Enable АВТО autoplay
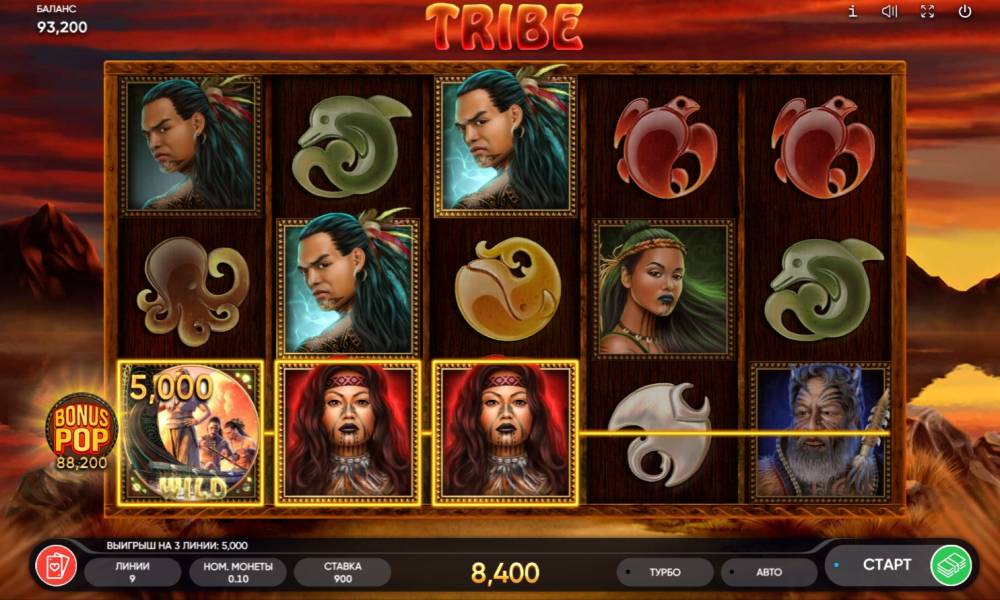 pyautogui.click(x=768, y=572)
